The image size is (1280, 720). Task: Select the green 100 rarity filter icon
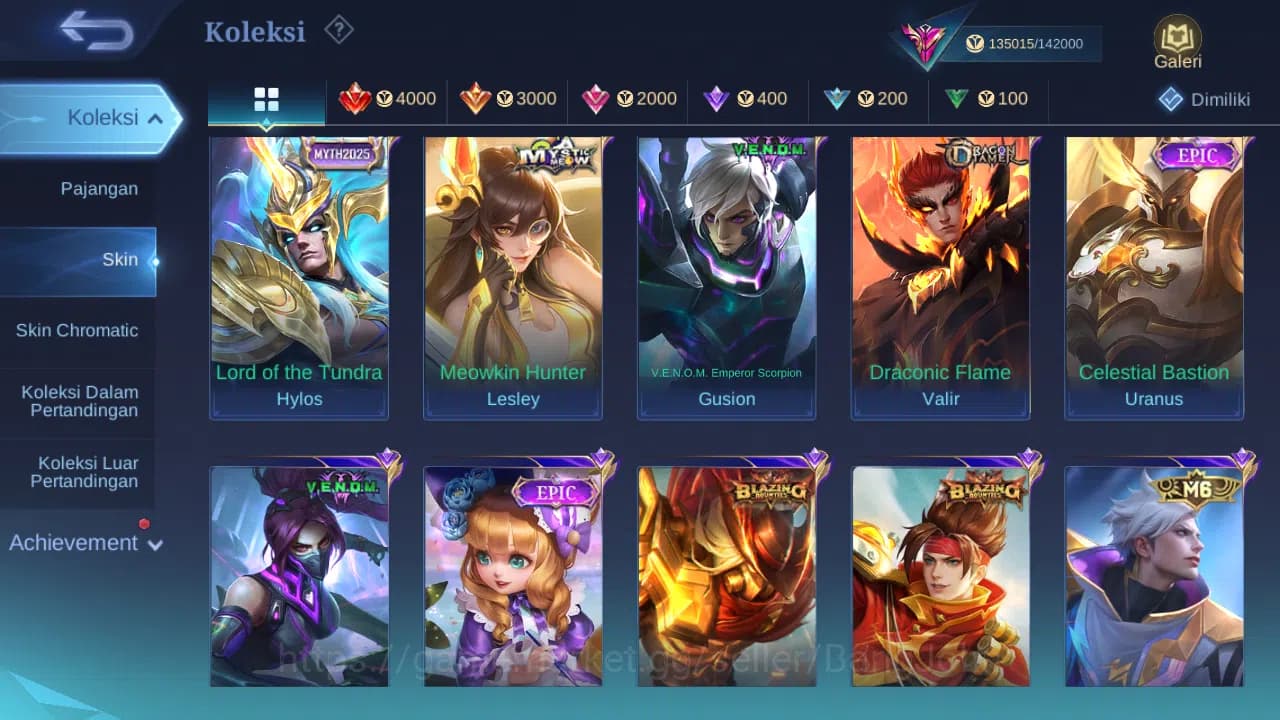[x=987, y=100]
